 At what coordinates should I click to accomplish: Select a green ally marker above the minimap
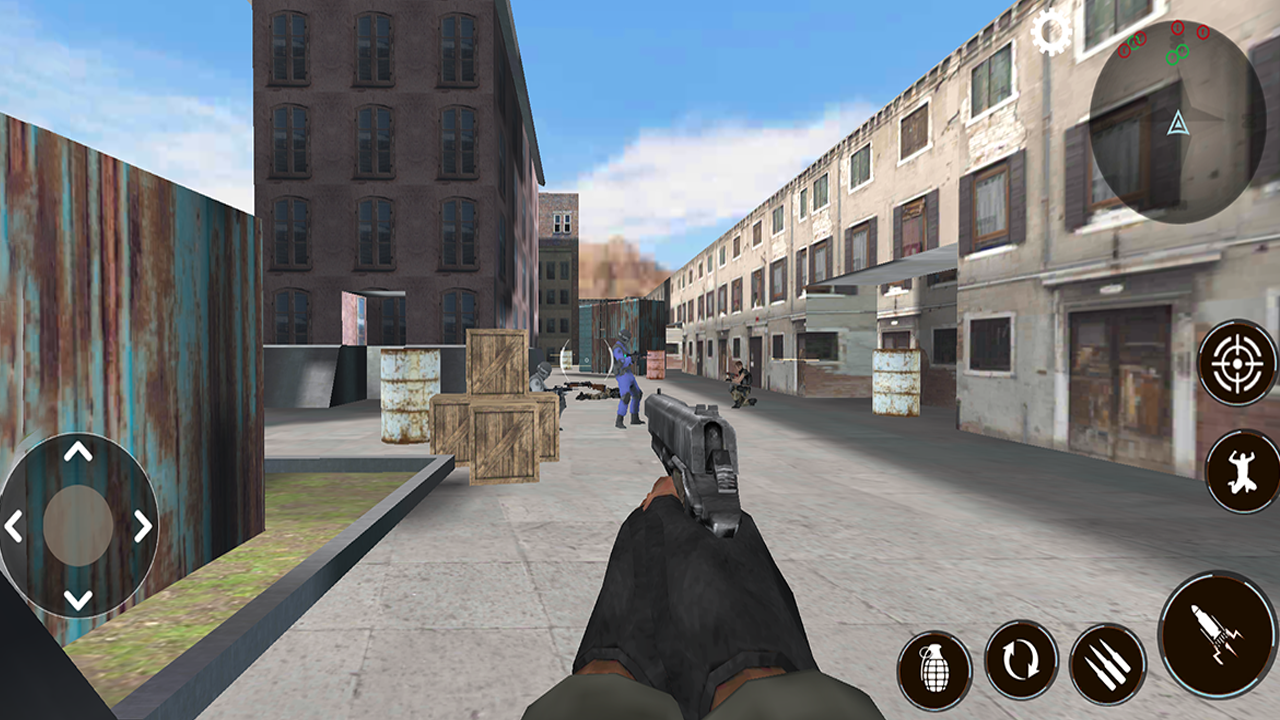(1172, 57)
